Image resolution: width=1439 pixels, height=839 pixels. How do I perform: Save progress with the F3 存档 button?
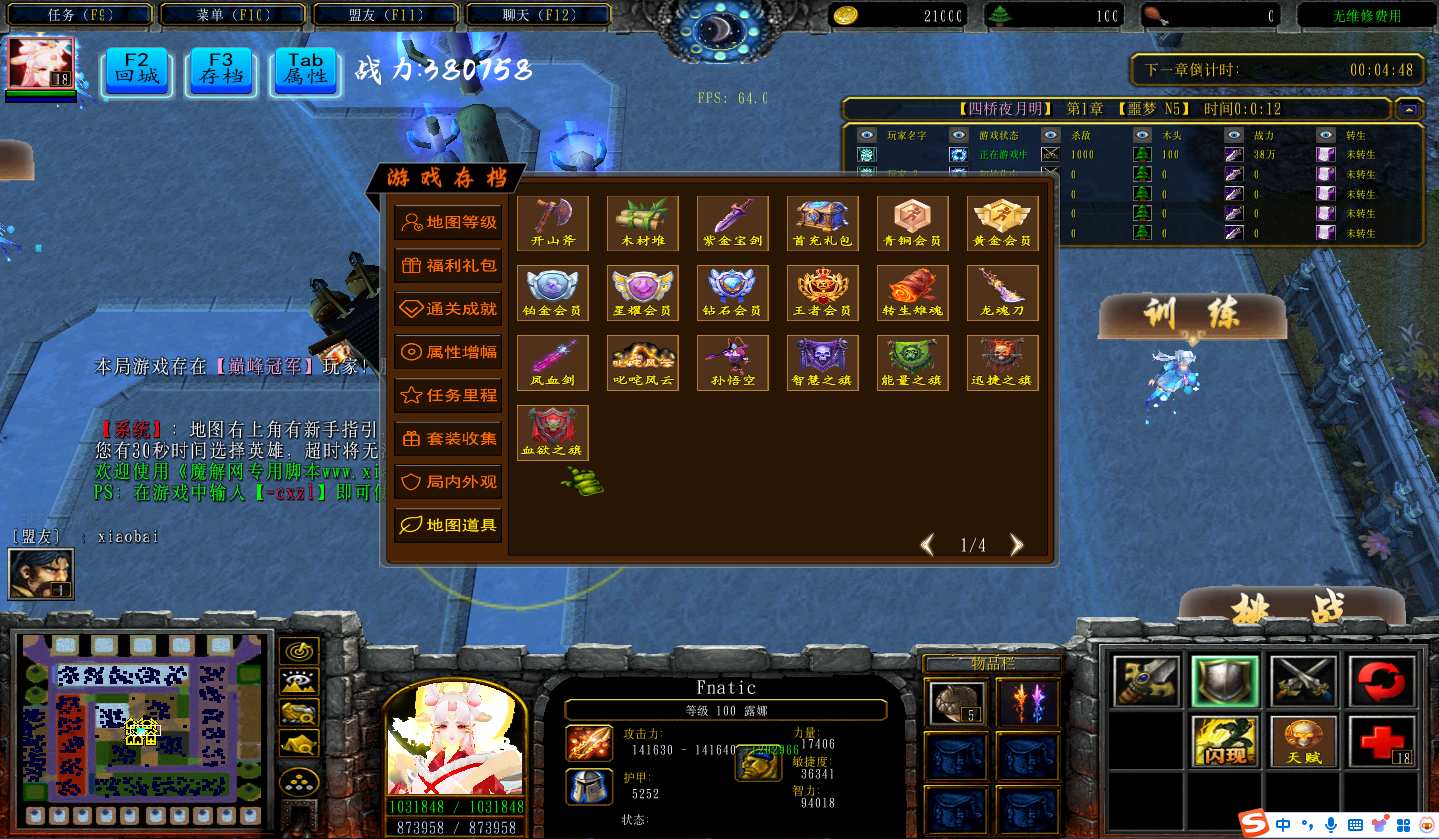(x=221, y=68)
